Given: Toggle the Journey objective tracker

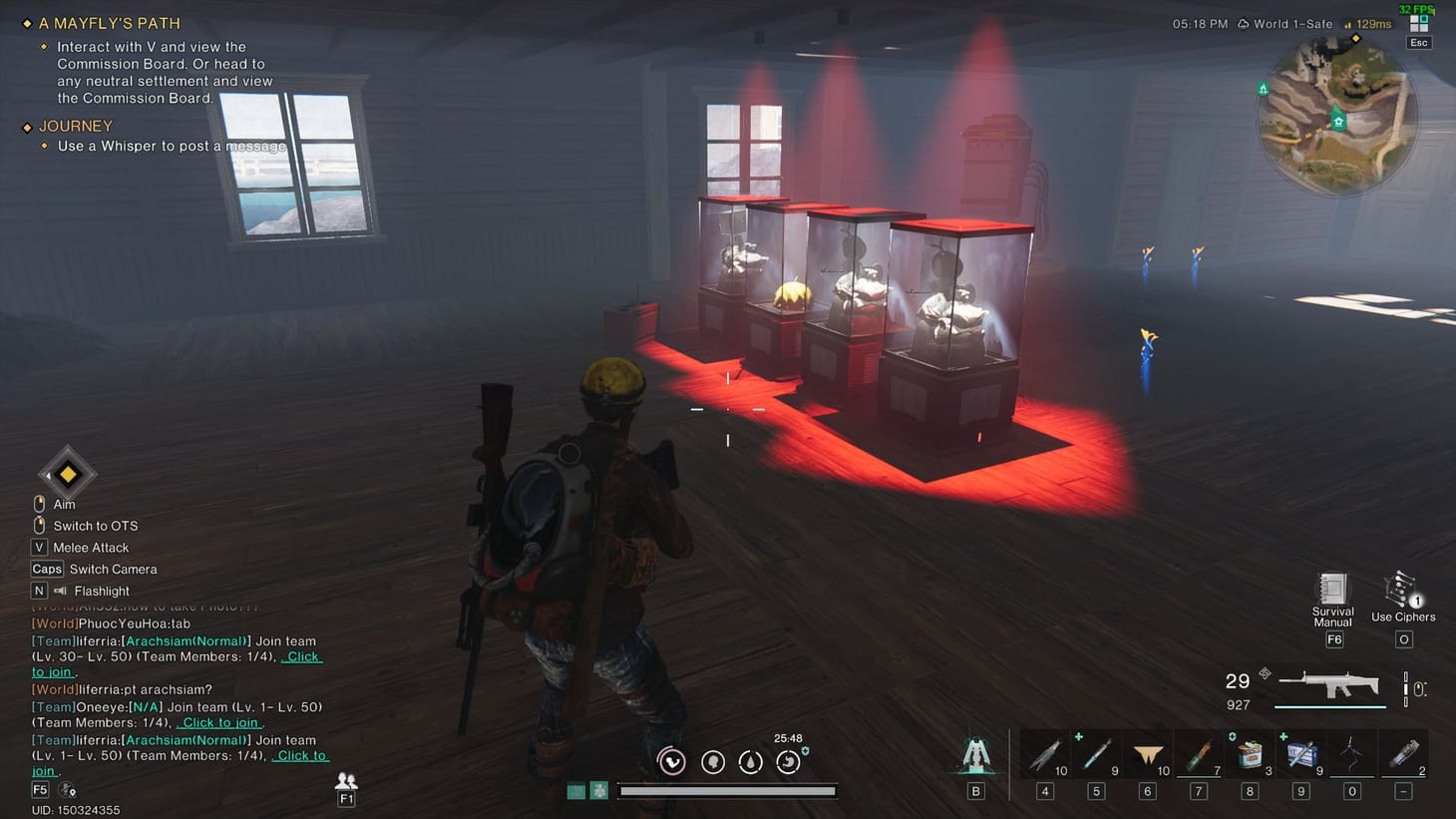Looking at the screenshot, I should [75, 126].
